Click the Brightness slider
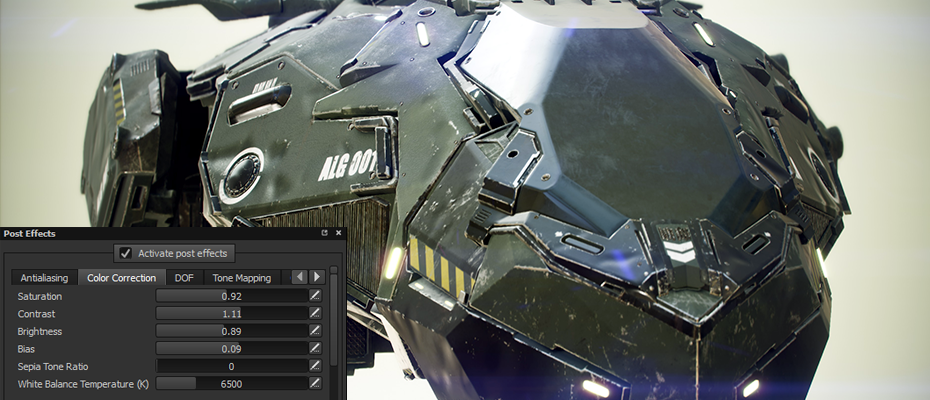This screenshot has height=400, width=930. (x=231, y=331)
